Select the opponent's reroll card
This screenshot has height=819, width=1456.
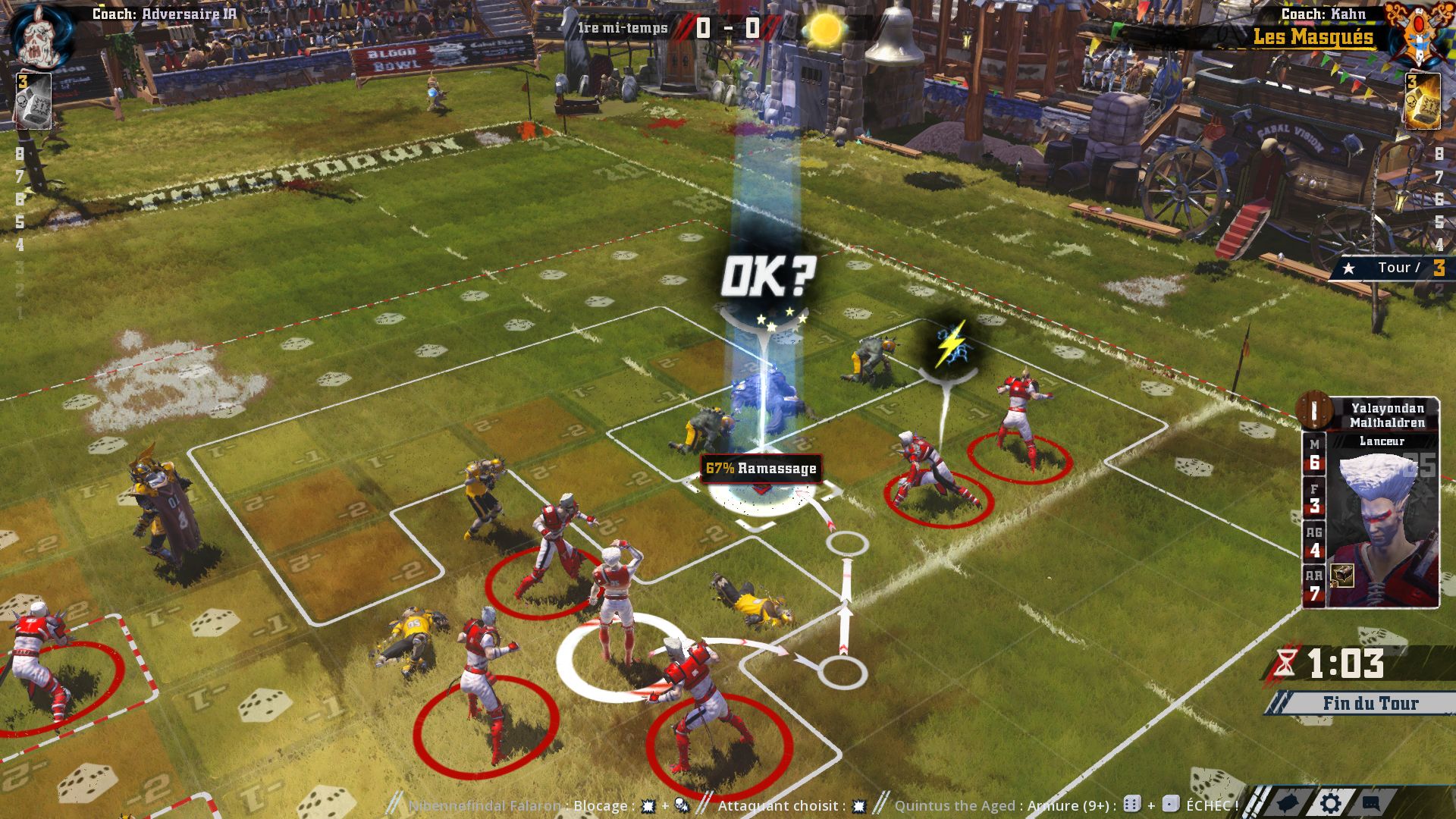pos(33,101)
